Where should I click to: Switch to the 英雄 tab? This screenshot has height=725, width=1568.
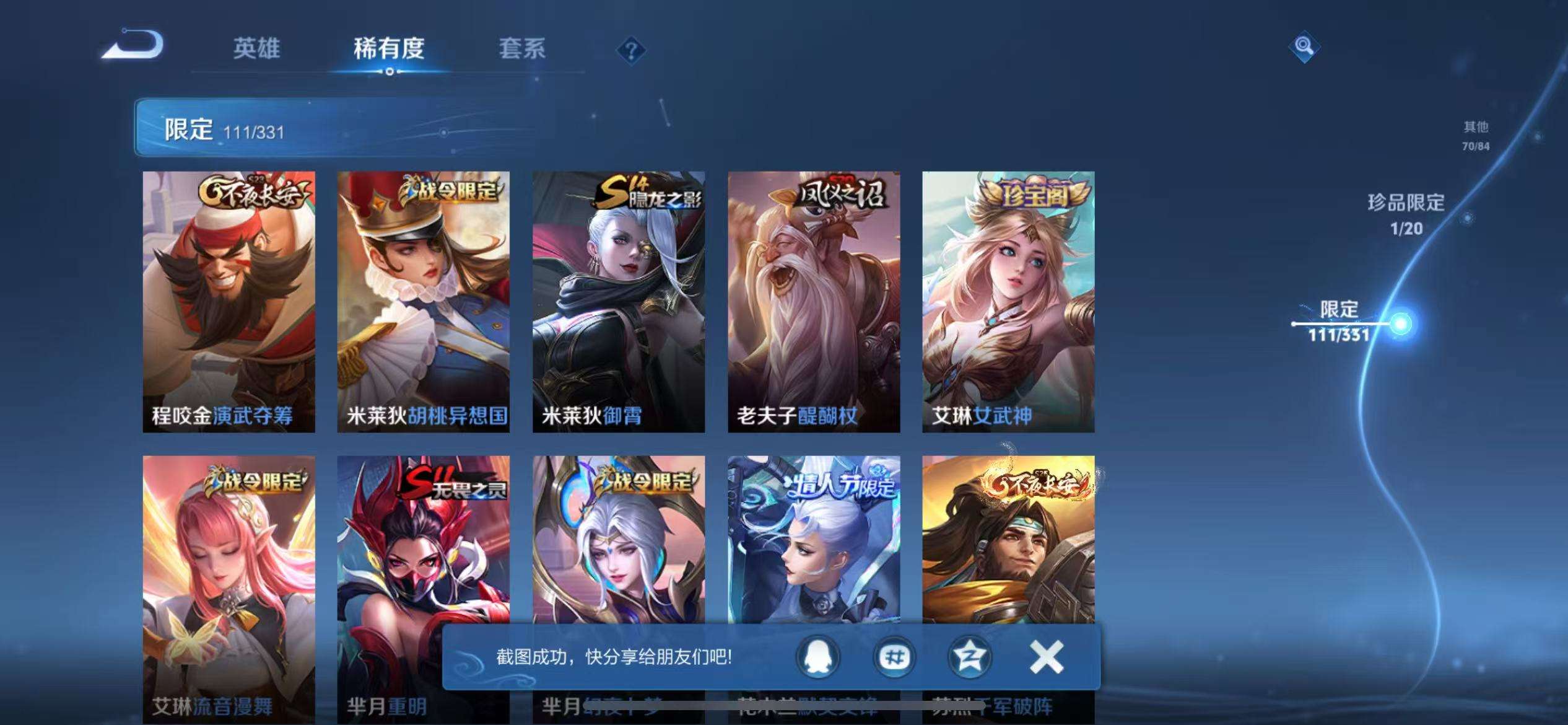(x=256, y=48)
